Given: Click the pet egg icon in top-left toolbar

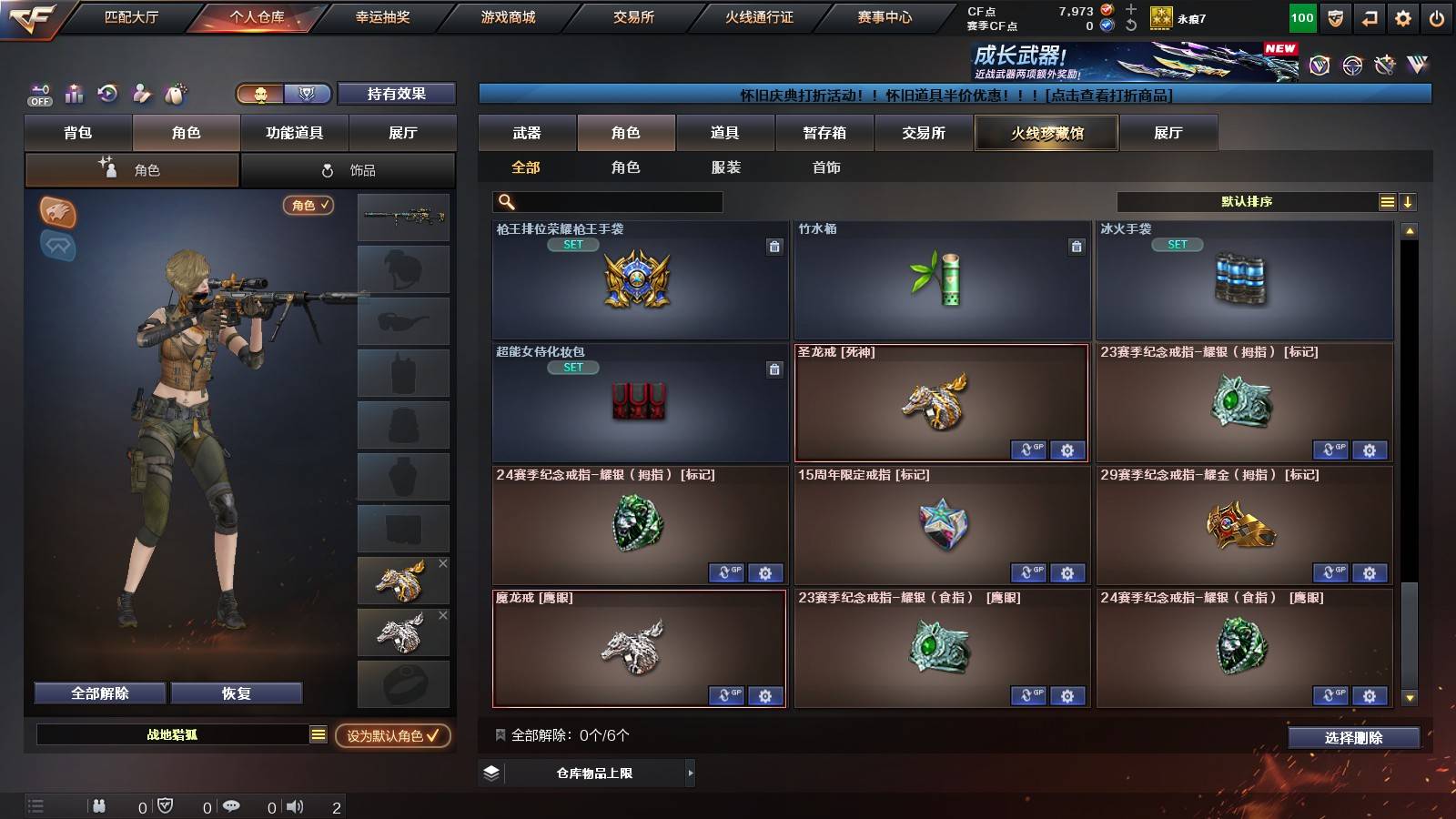Looking at the screenshot, I should pos(175,94).
